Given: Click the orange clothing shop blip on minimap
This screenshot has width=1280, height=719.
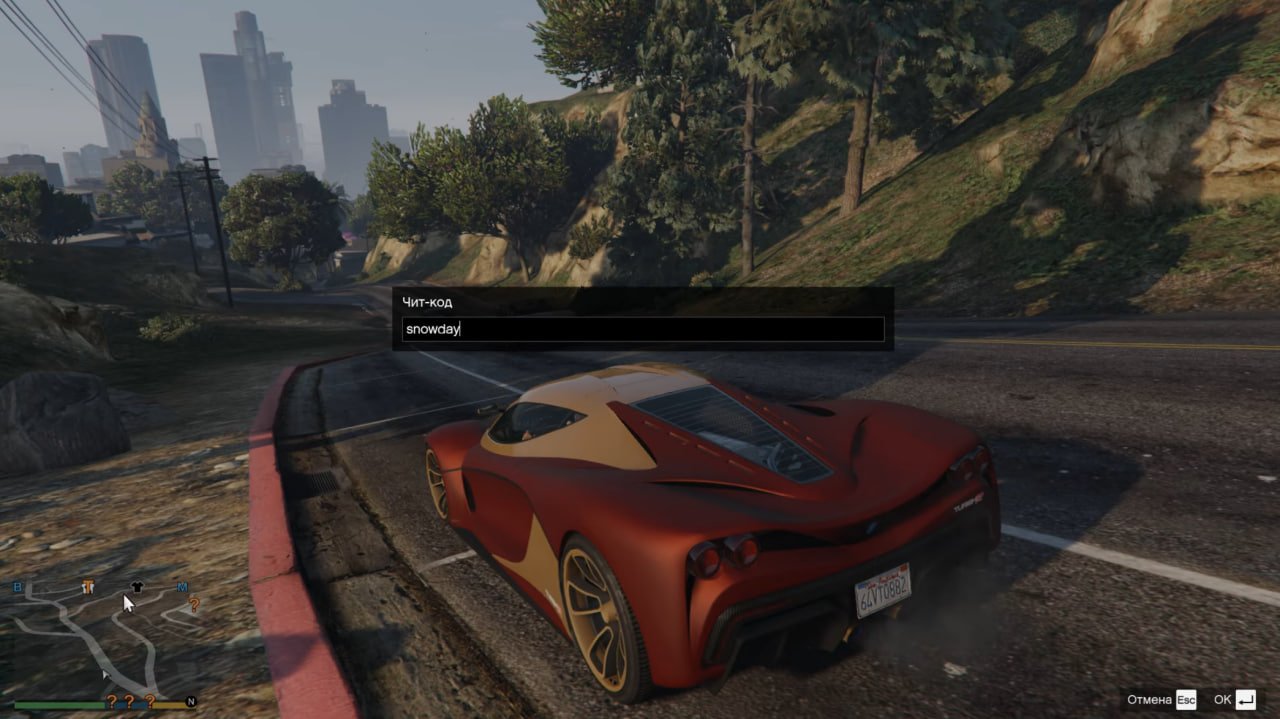Looking at the screenshot, I should click(88, 586).
